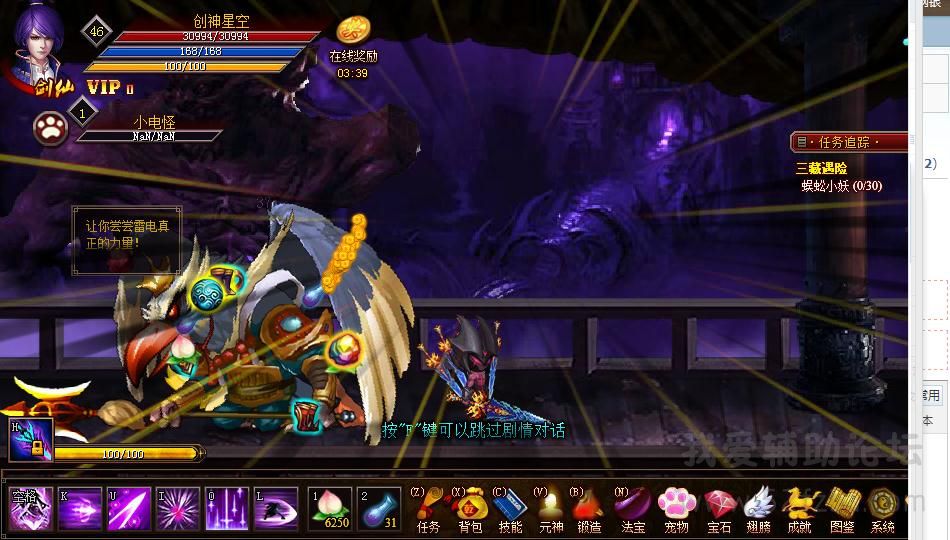
Task: Activate the L-key skill icon
Action: pos(275,509)
